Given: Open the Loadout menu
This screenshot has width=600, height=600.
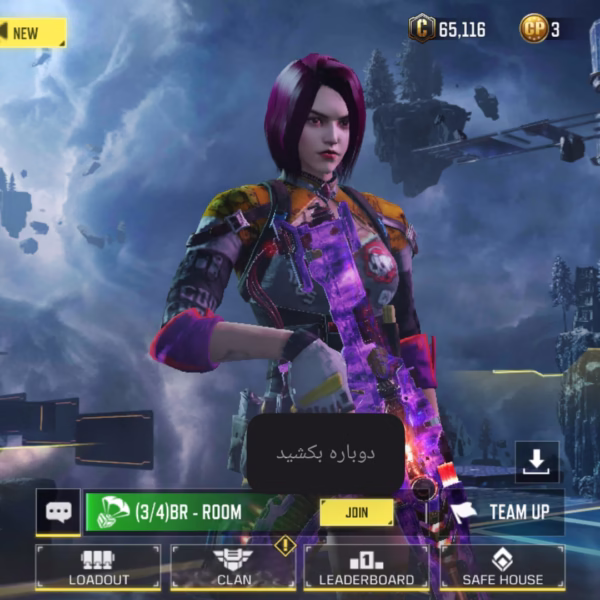Looking at the screenshot, I should [x=98, y=567].
